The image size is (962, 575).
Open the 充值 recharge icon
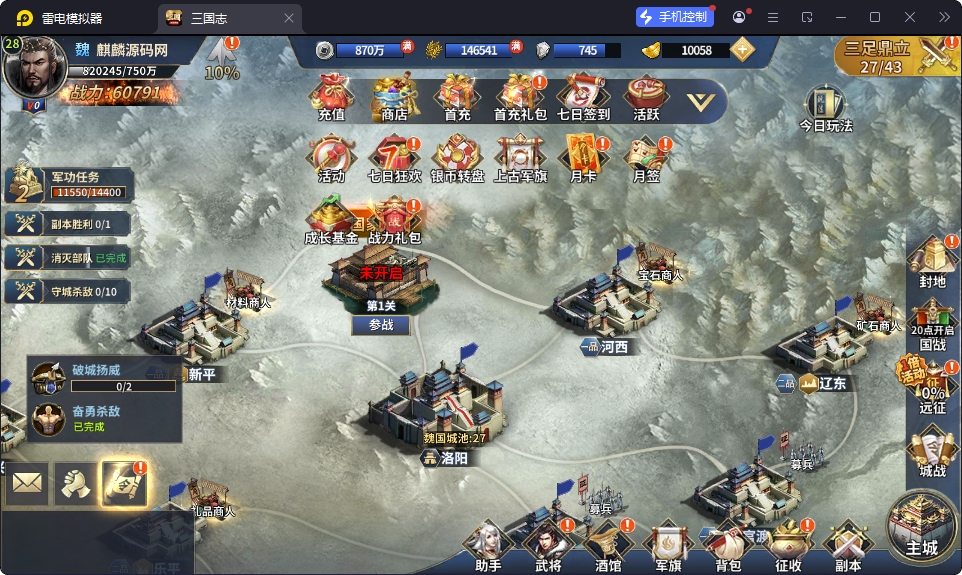[331, 98]
